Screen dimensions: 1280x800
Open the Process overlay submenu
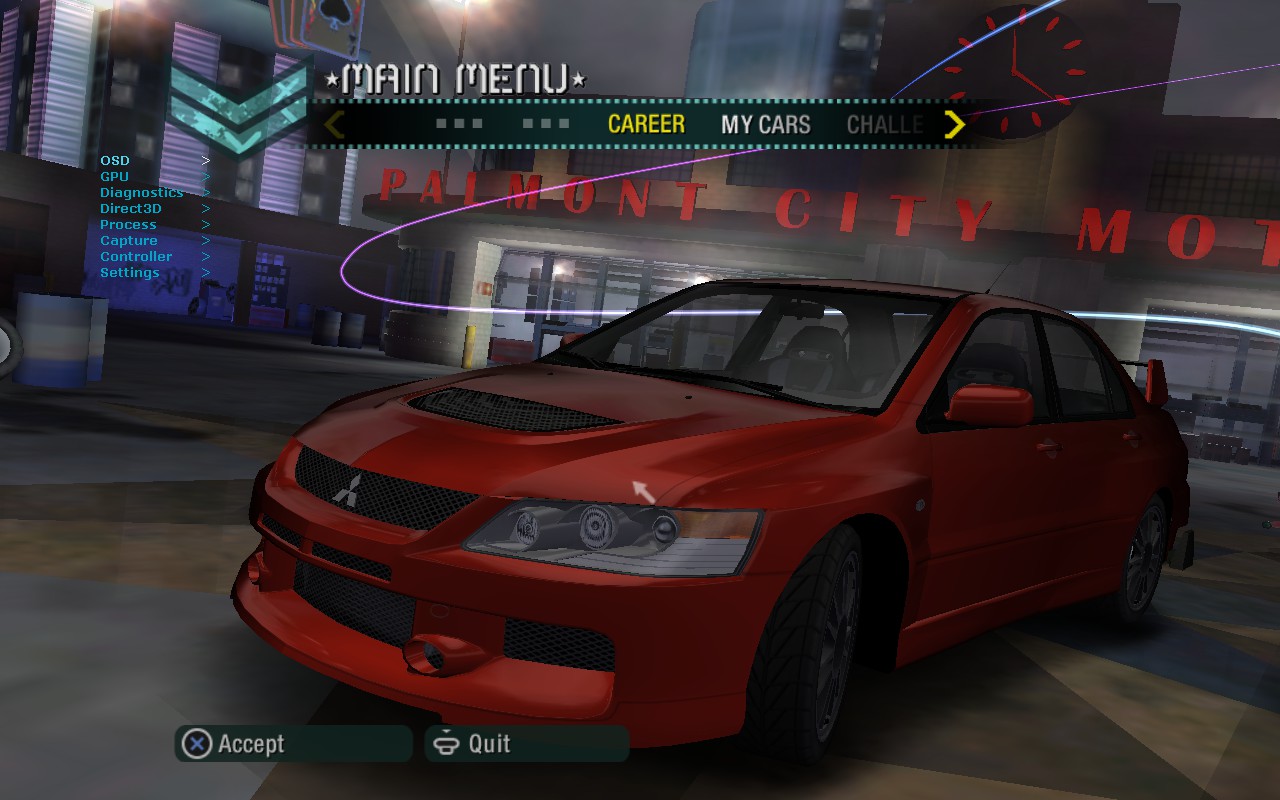point(128,224)
